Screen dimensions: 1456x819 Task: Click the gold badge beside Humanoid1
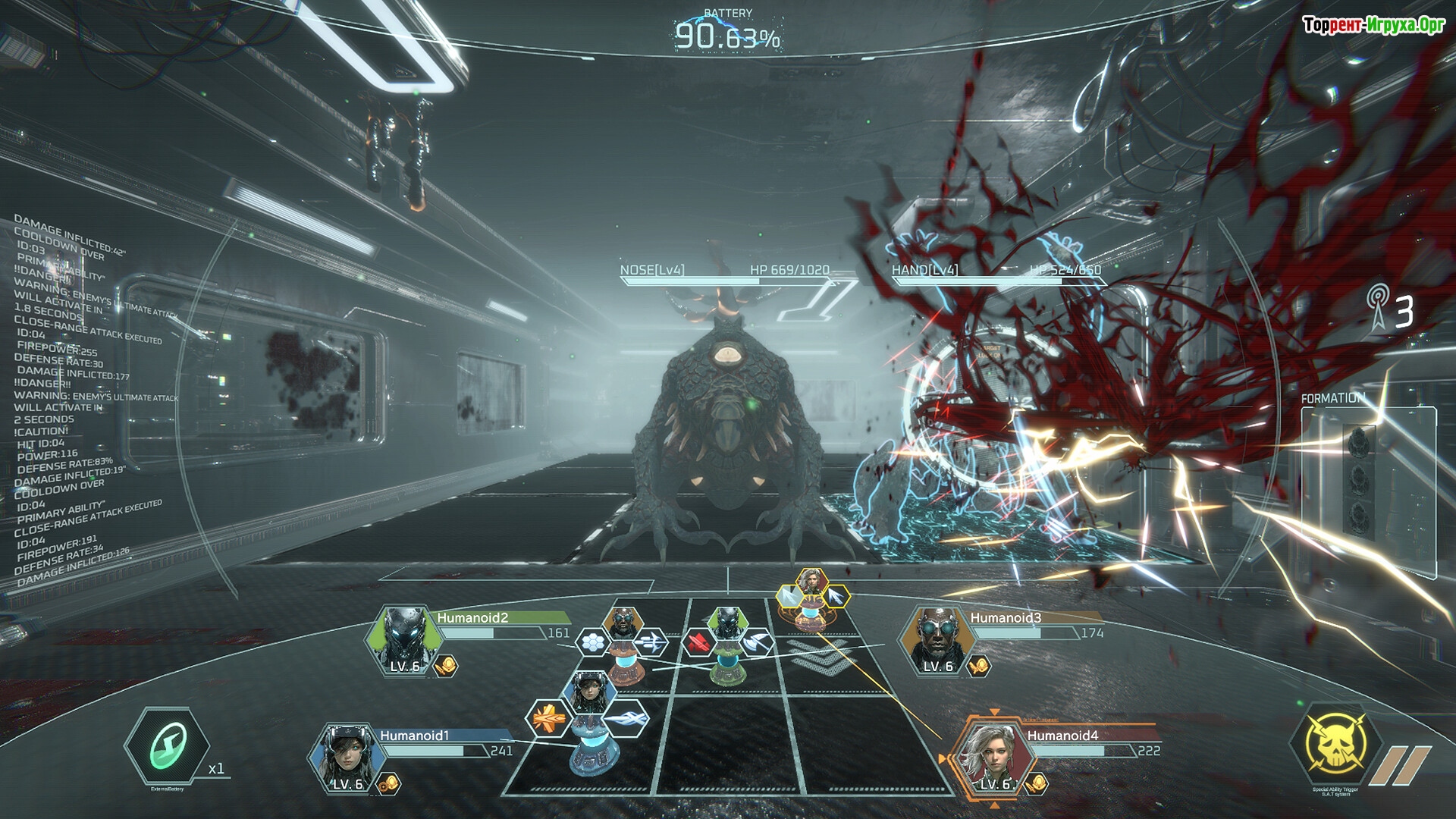click(390, 783)
